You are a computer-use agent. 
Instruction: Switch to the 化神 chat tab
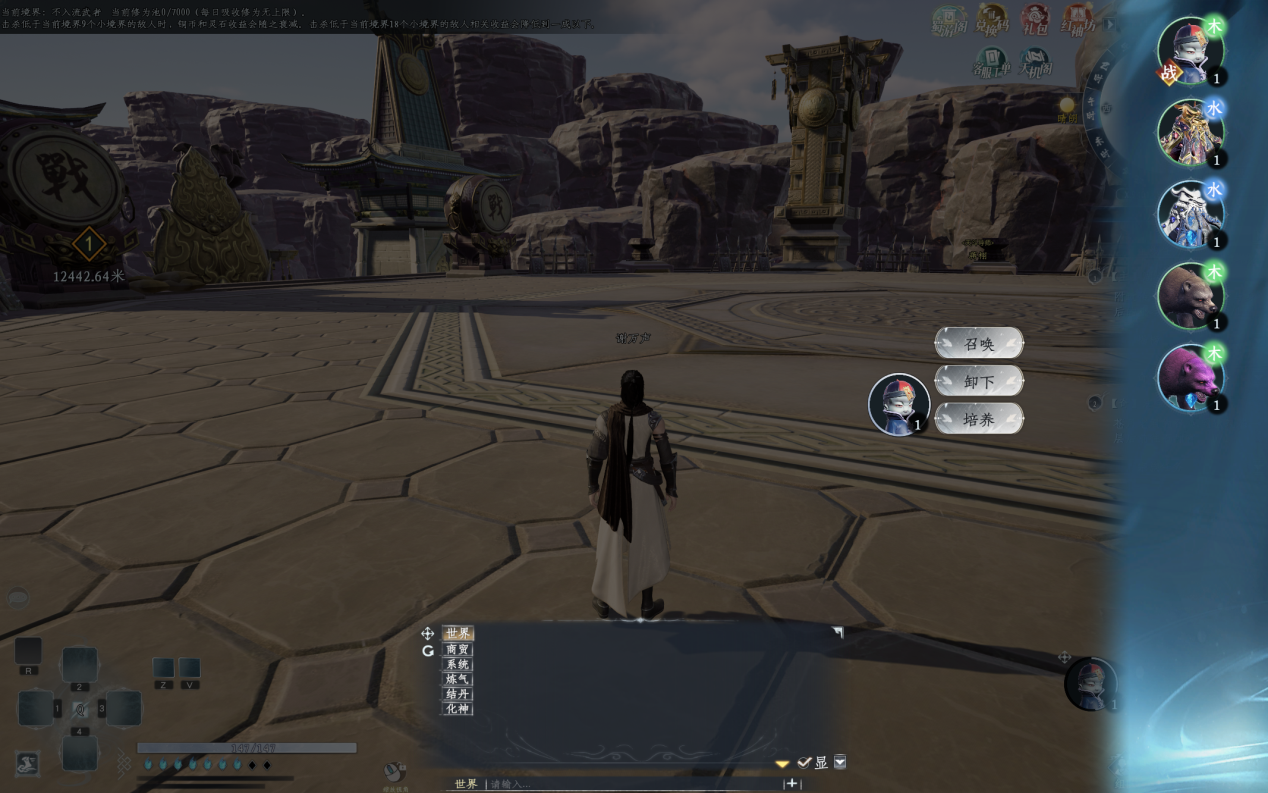(458, 709)
